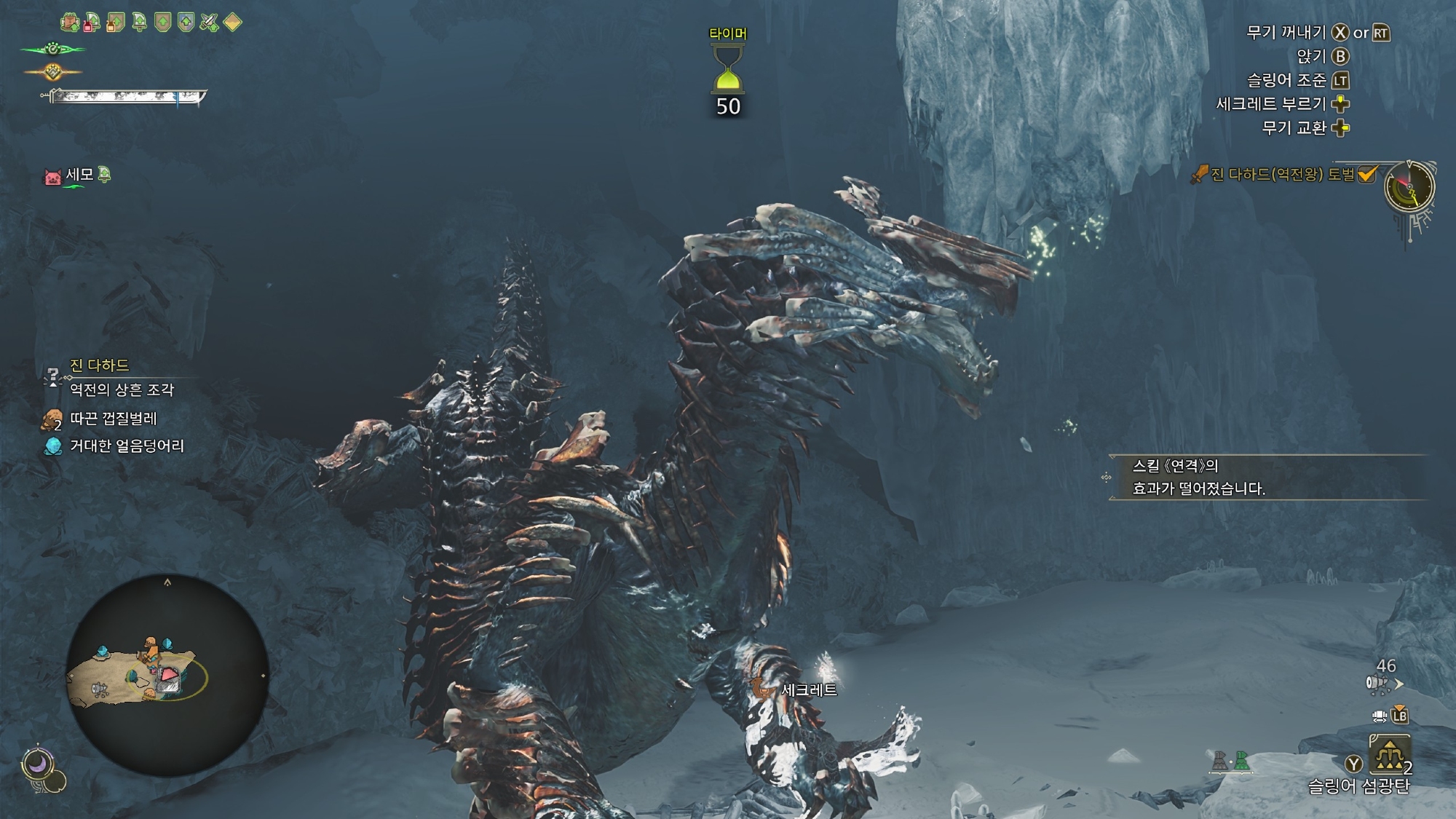Screen dimensions: 1456x819
Task: Click the crossed blades attack-up buff icon
Action: [x=209, y=23]
